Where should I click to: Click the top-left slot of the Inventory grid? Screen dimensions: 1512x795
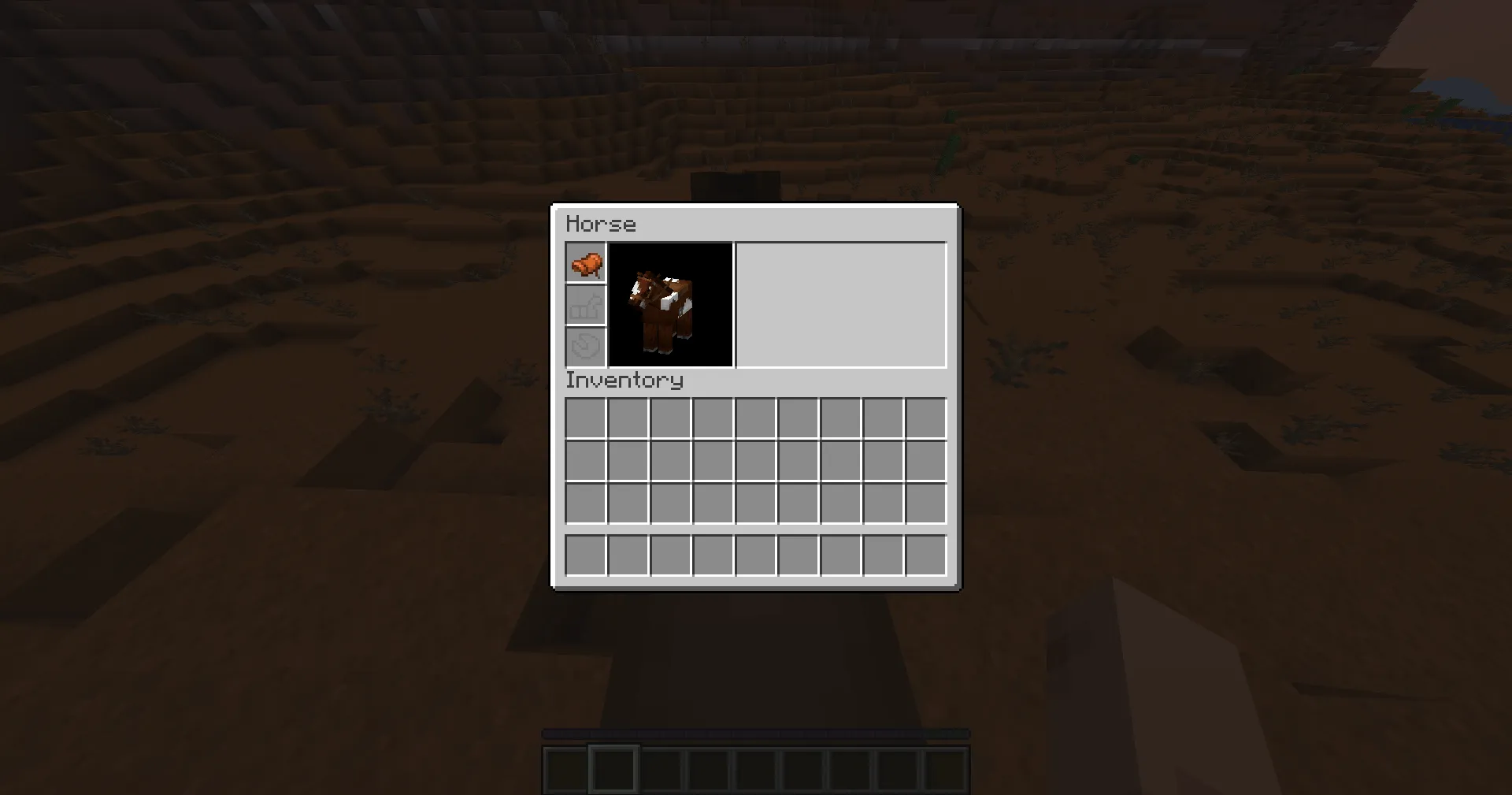(584, 418)
